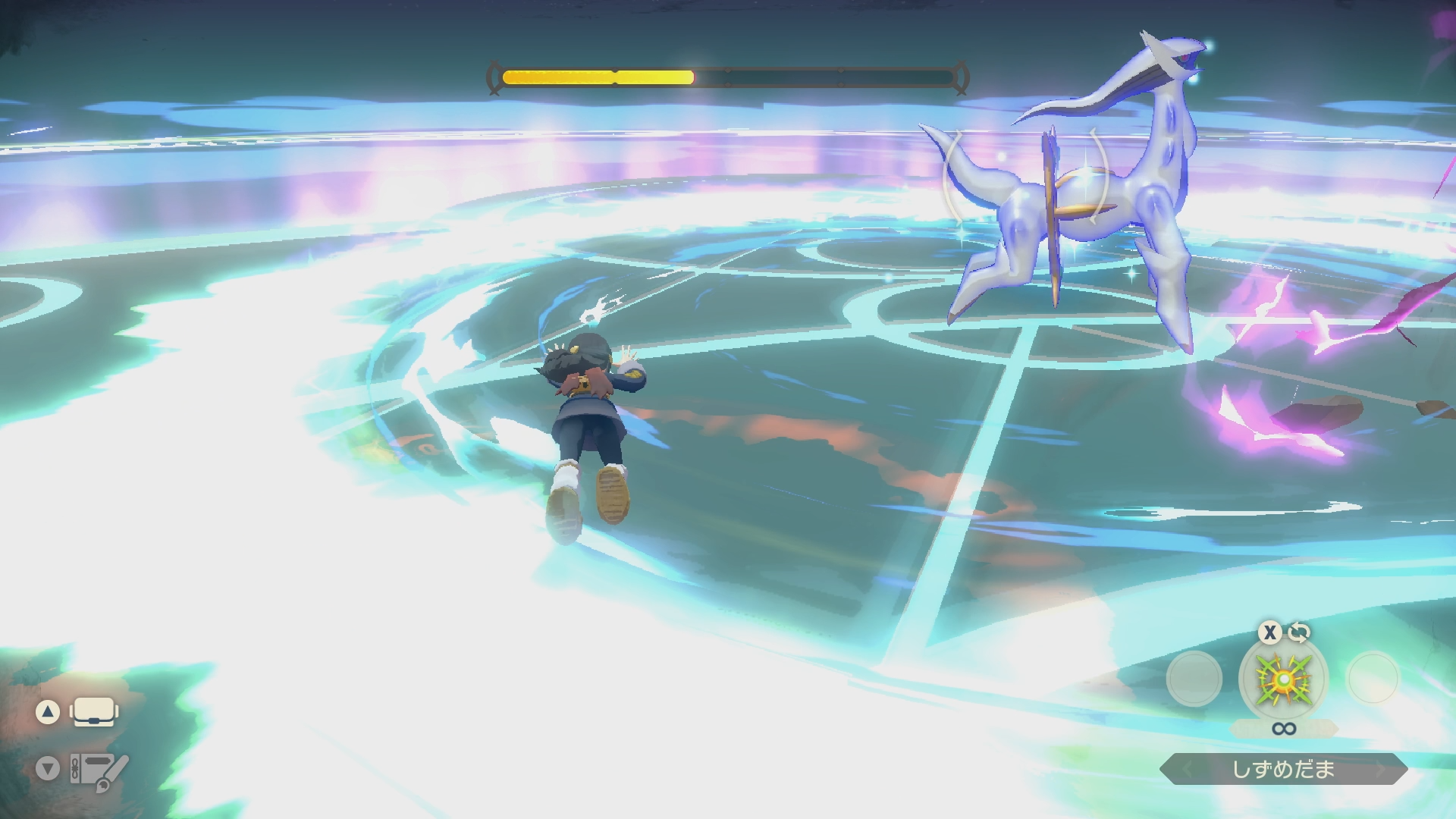Open the satchel bag icon
Screen dimensions: 1456x819
click(94, 712)
